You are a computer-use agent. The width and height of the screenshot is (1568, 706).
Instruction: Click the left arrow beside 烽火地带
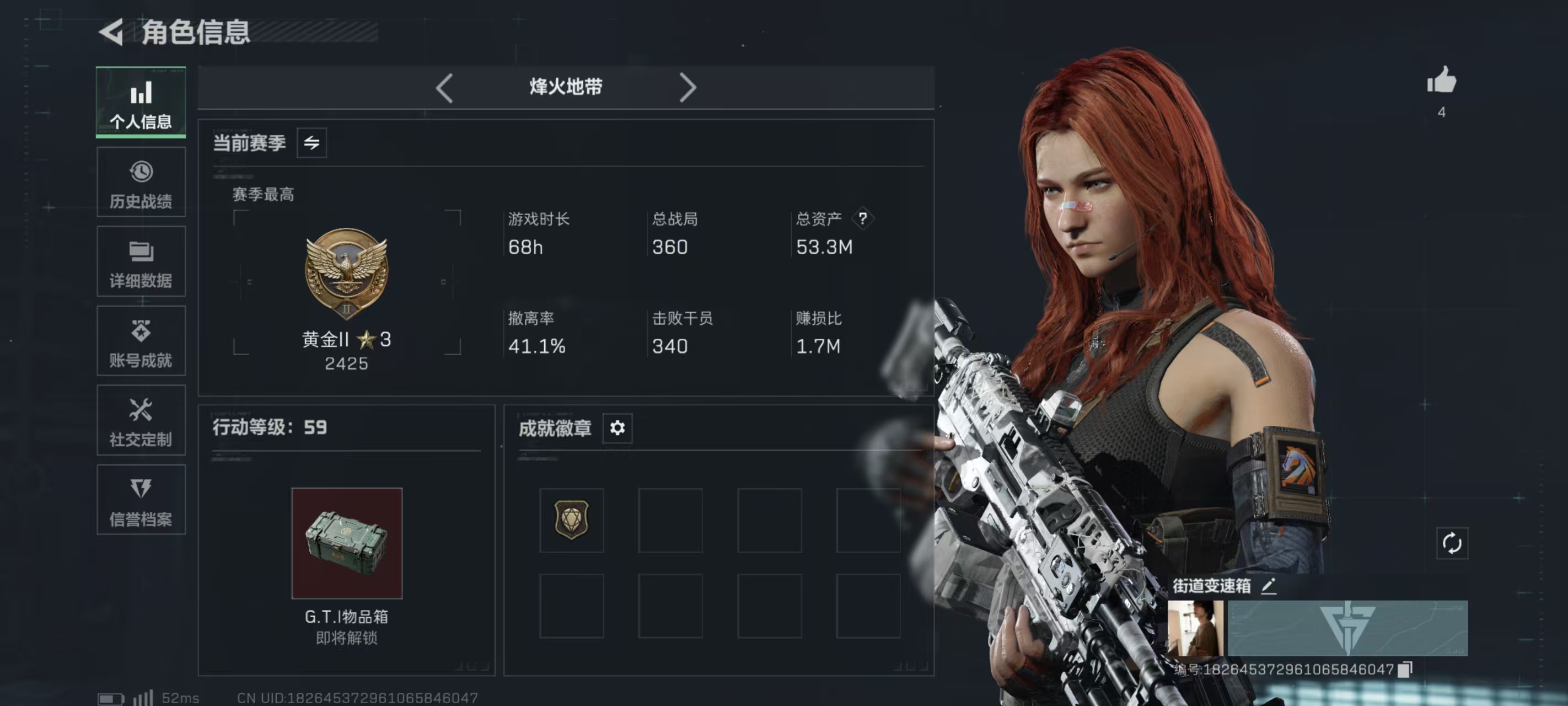(x=444, y=88)
